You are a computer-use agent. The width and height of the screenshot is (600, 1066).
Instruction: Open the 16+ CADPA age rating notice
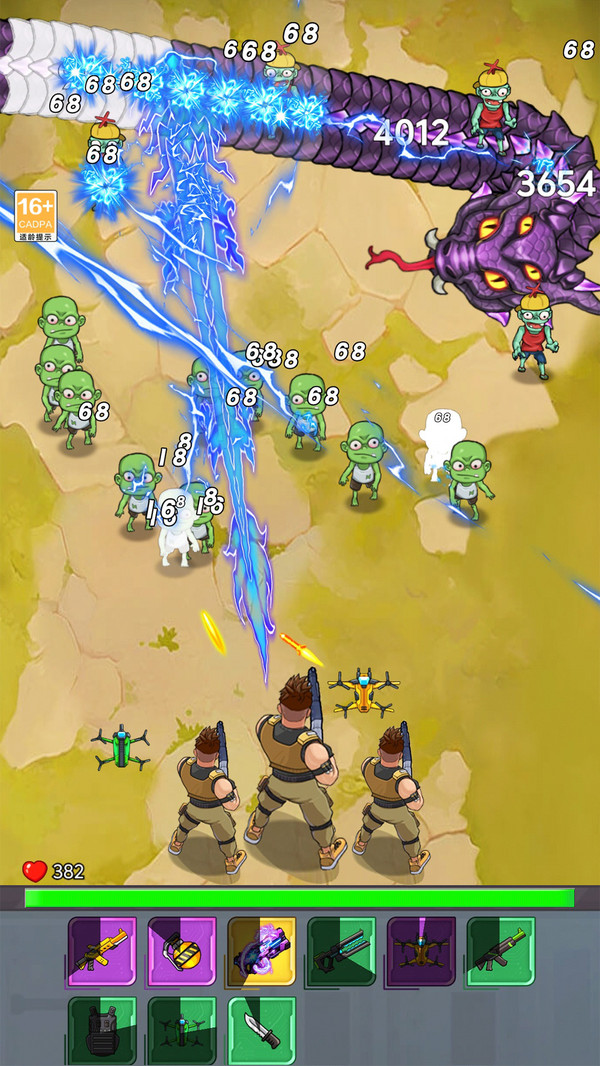(35, 216)
